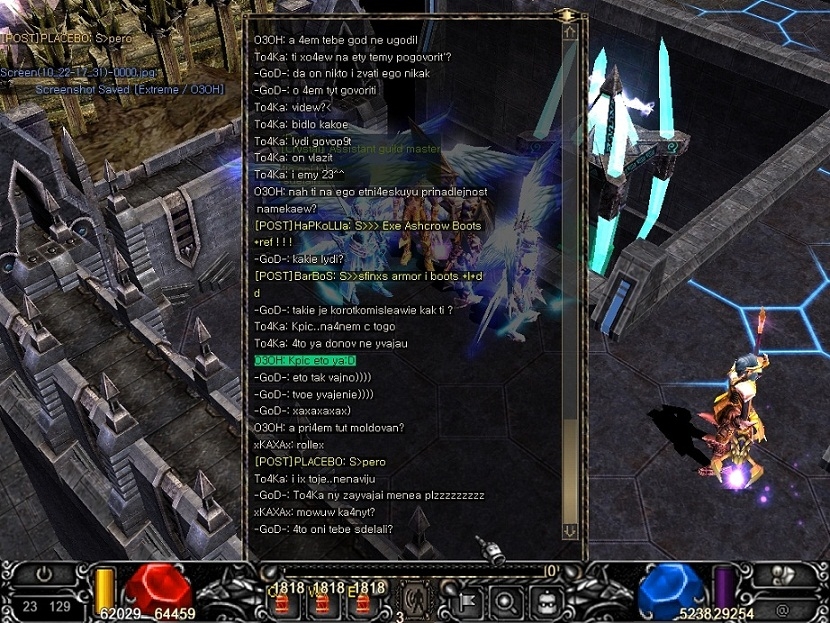830x623 pixels.
Task: Select the highlighted O3OH "Kpic eto ya" message
Action: tap(305, 360)
